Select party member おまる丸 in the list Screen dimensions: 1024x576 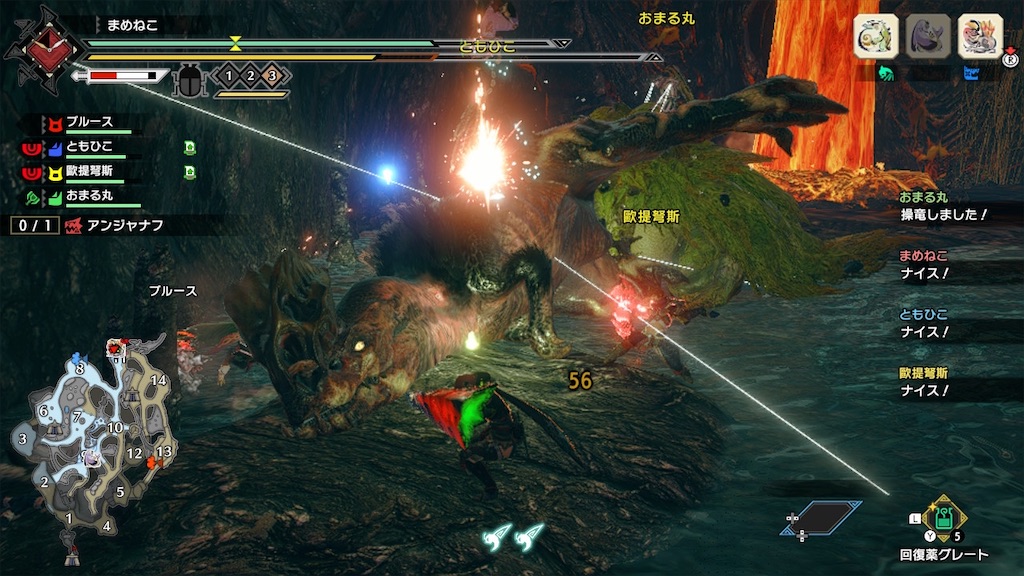[90, 196]
